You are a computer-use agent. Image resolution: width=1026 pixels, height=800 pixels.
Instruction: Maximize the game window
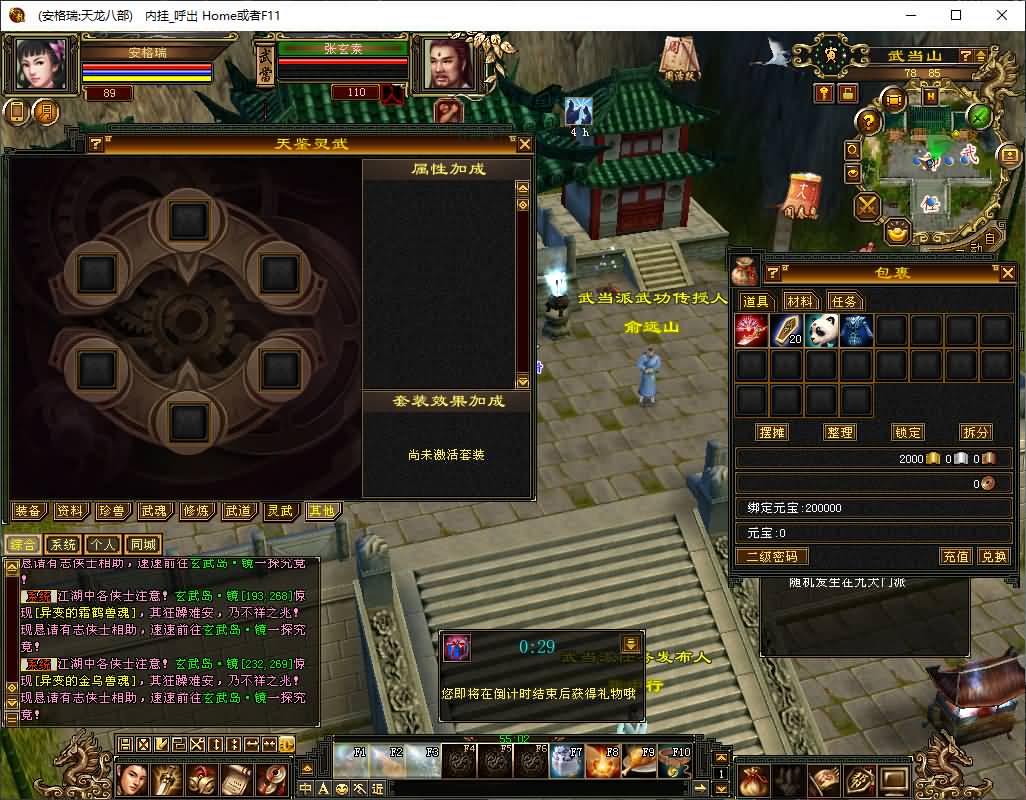956,15
